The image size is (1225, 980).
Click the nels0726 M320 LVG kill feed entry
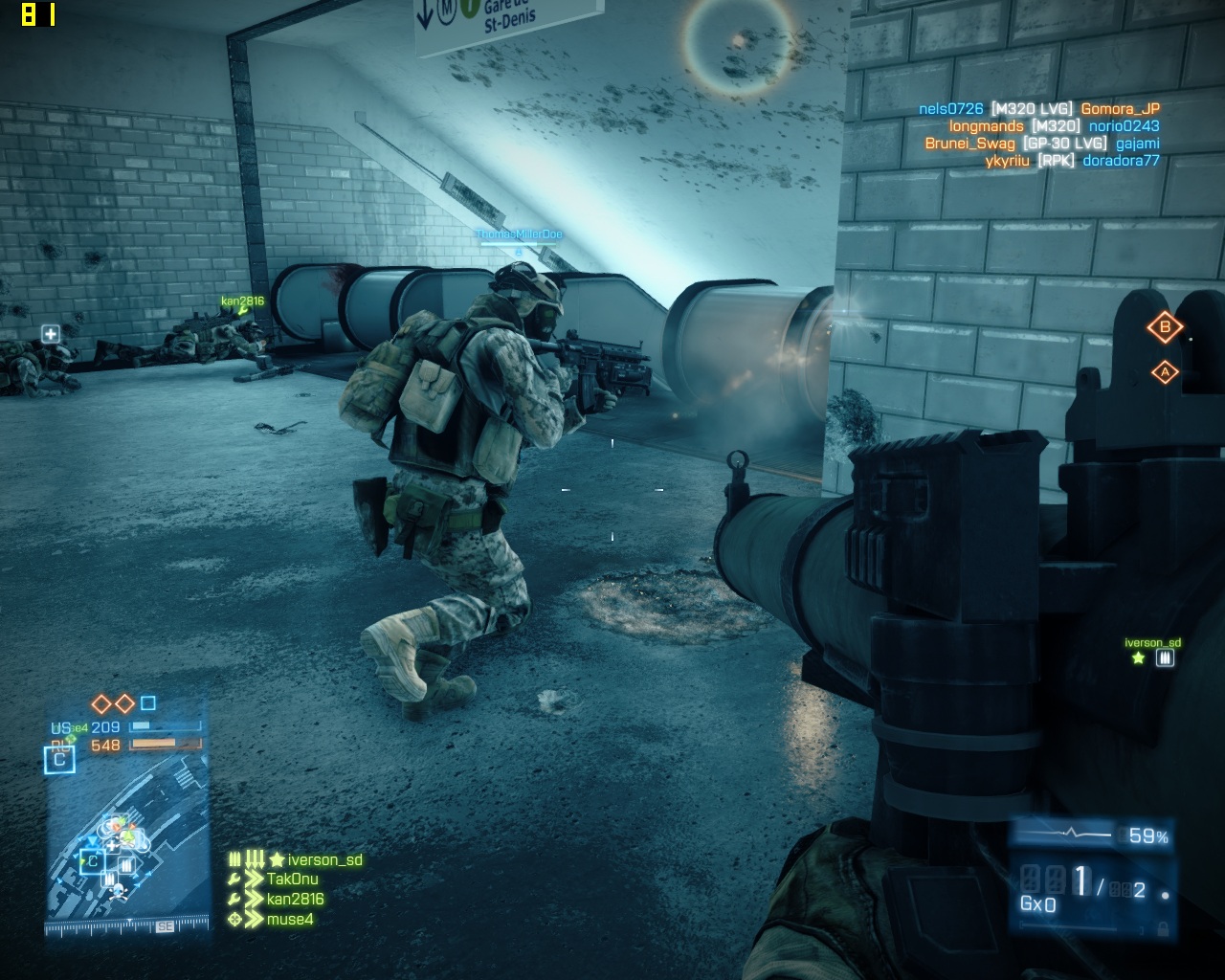coord(1038,109)
